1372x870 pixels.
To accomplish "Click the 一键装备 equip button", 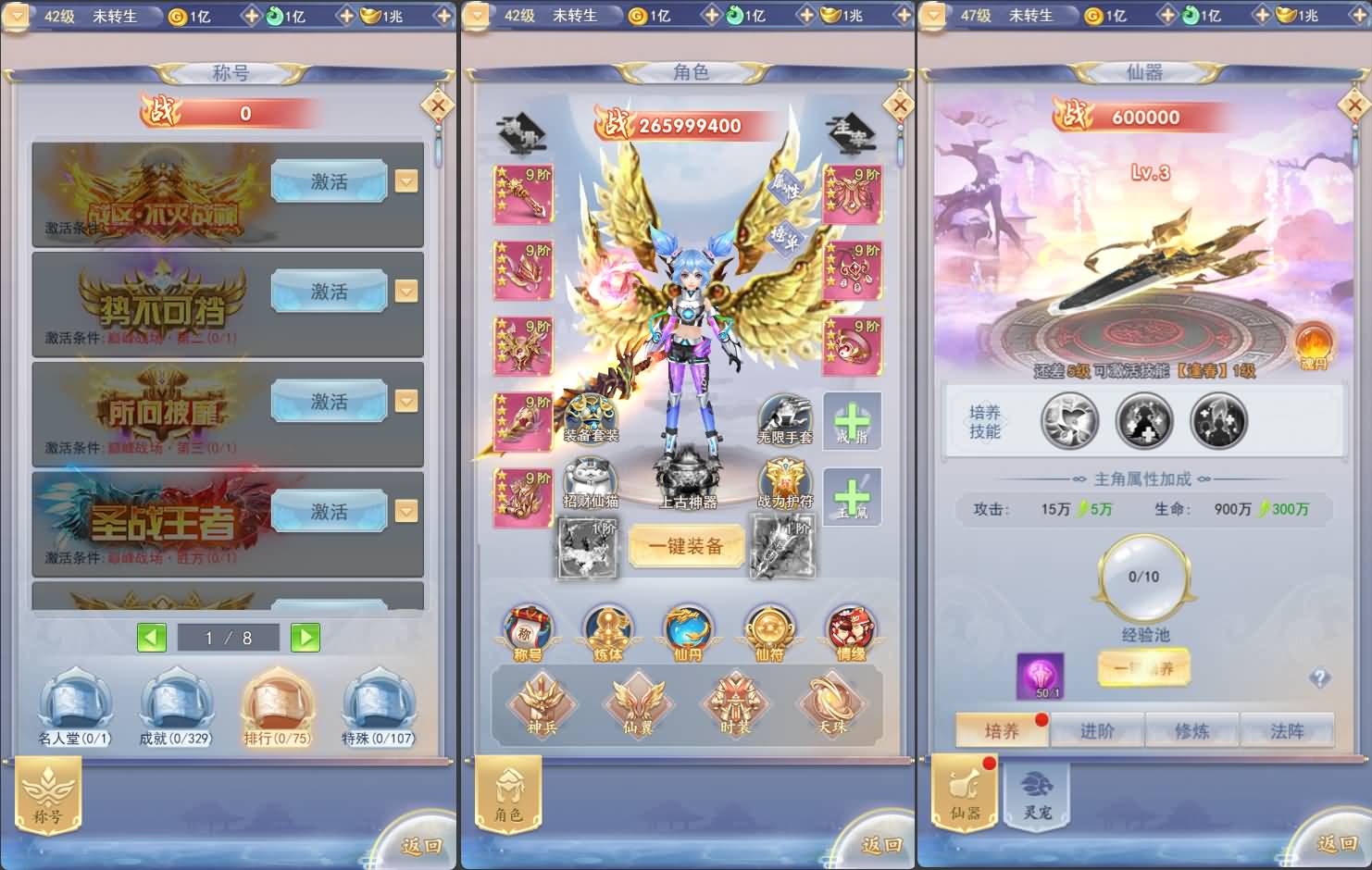I will (686, 545).
